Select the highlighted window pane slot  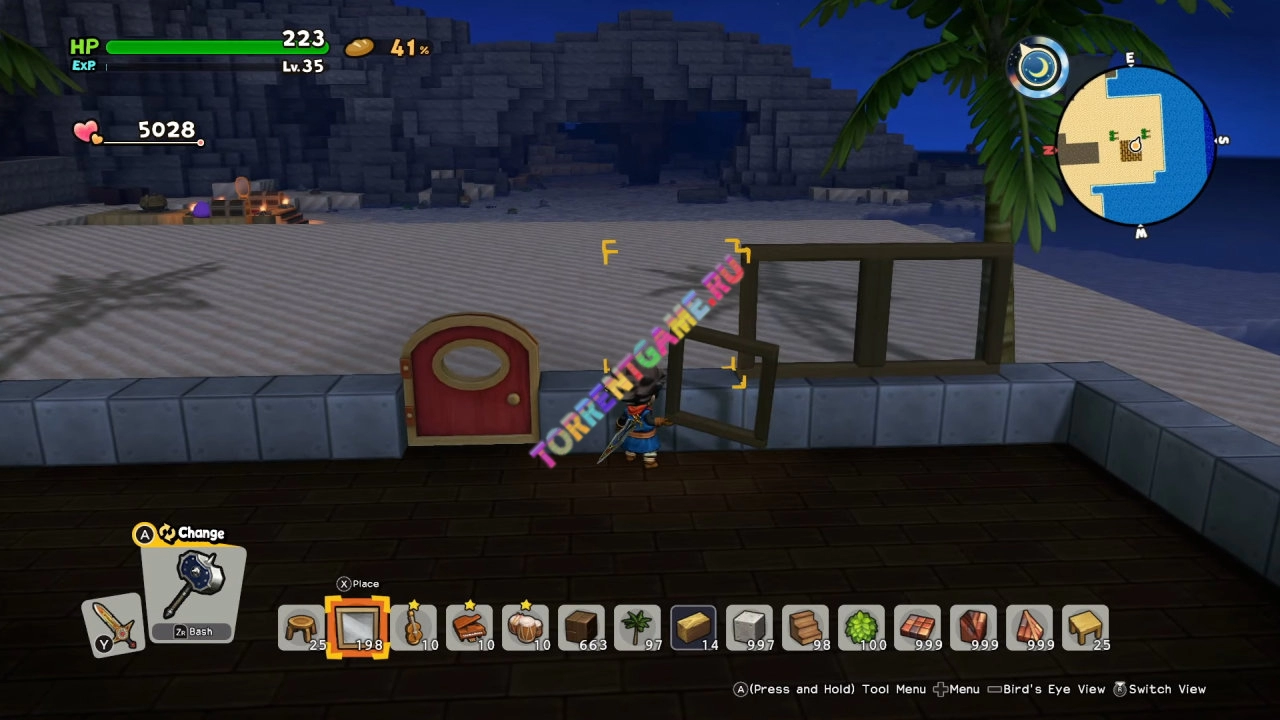tap(357, 628)
